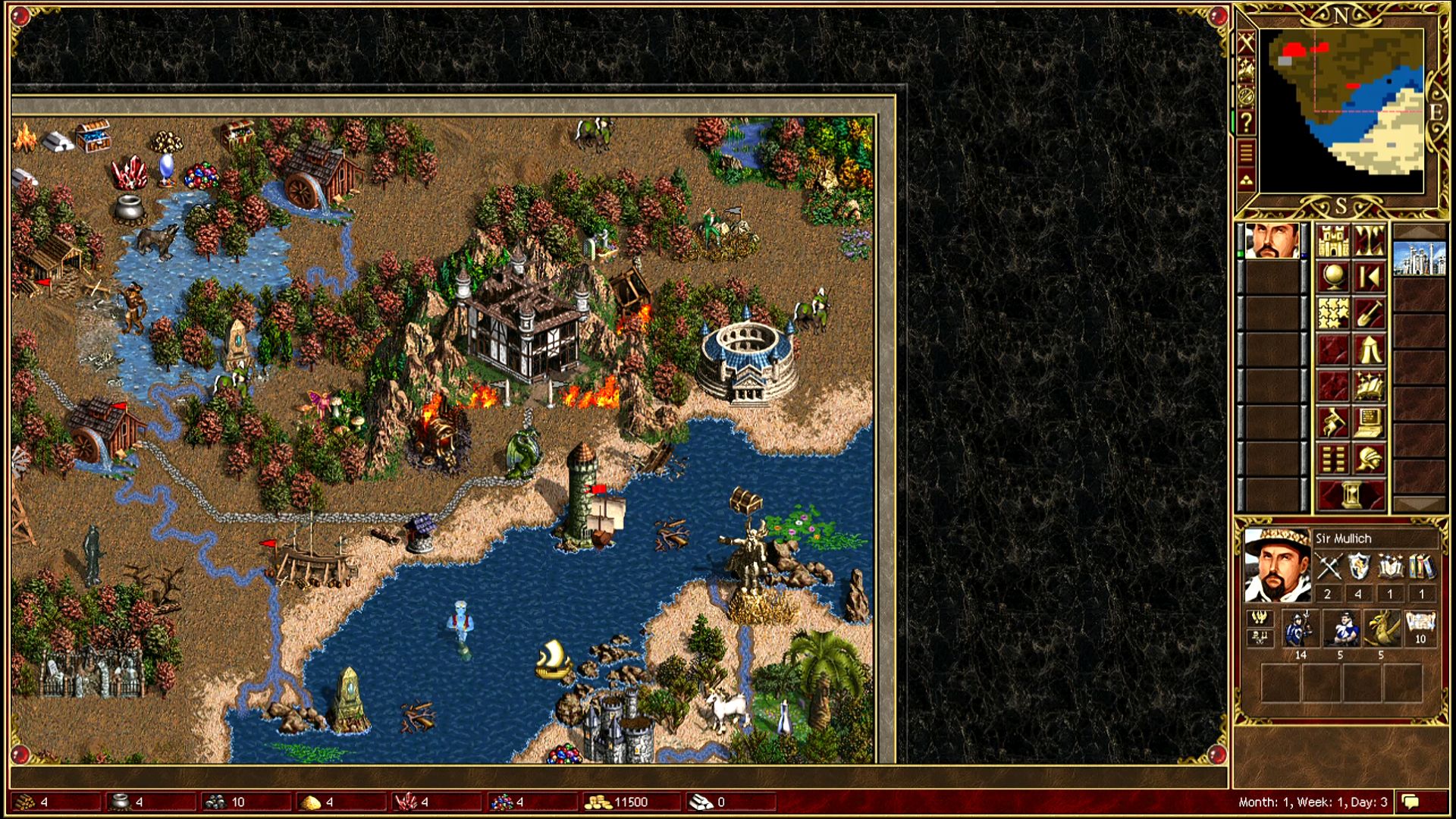Select the griffin army slot
Image resolution: width=1456 pixels, height=819 pixels.
coord(1381,629)
